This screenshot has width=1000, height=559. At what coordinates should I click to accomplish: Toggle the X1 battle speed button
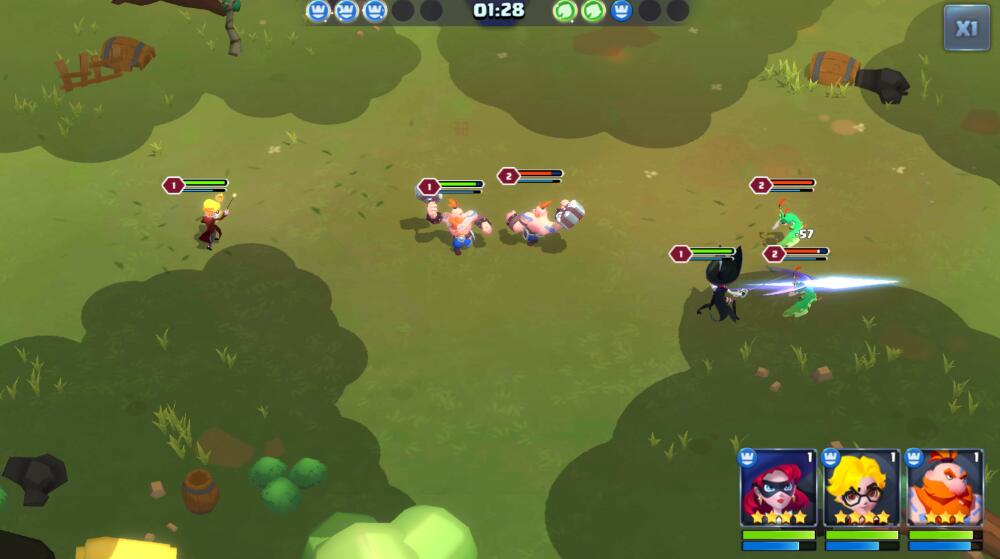click(966, 28)
